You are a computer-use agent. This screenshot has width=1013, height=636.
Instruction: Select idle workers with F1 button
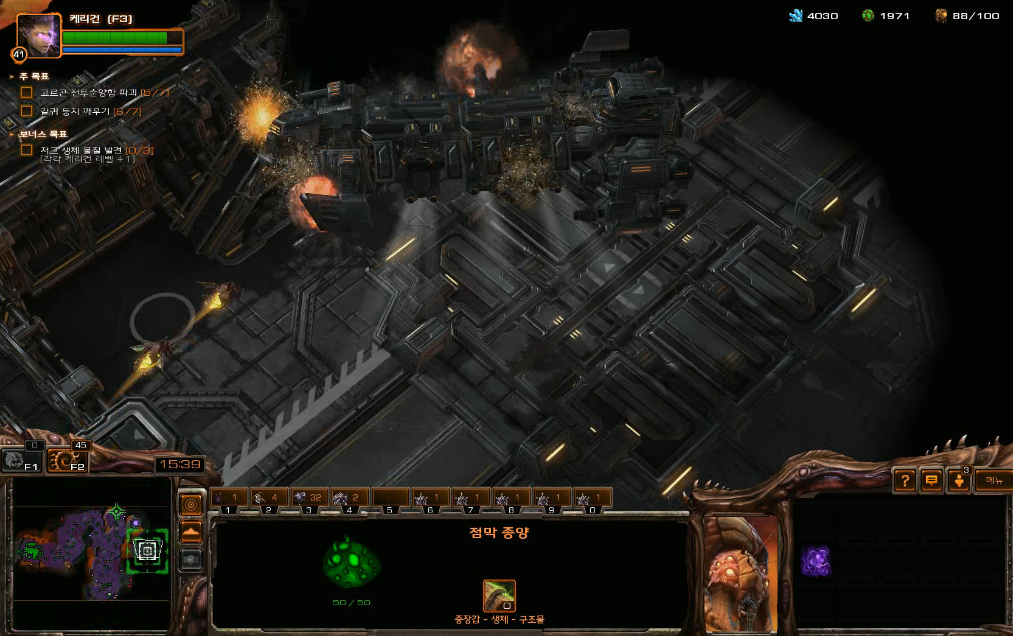point(20,461)
